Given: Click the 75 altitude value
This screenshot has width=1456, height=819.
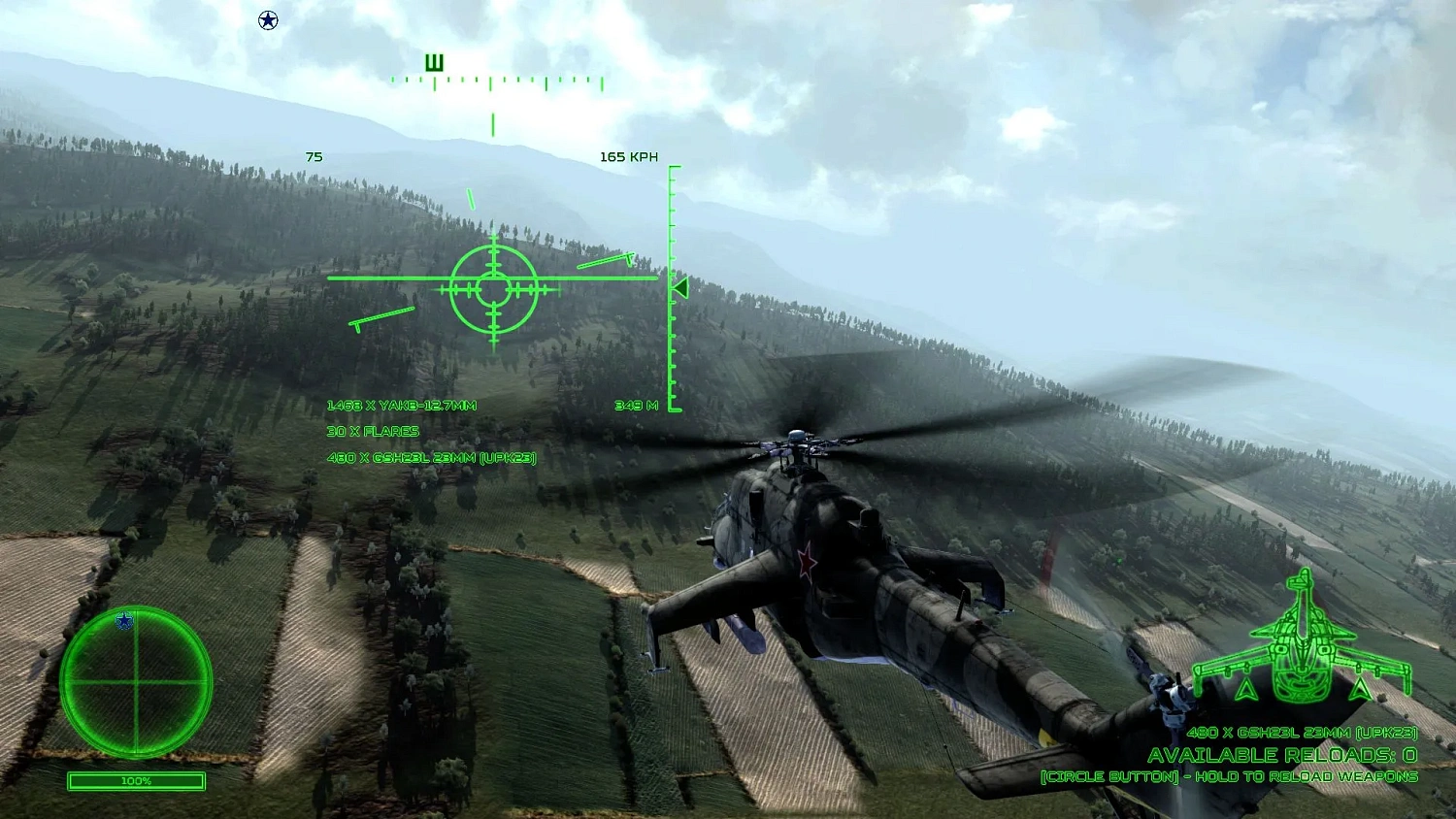Looking at the screenshot, I should tap(313, 156).
